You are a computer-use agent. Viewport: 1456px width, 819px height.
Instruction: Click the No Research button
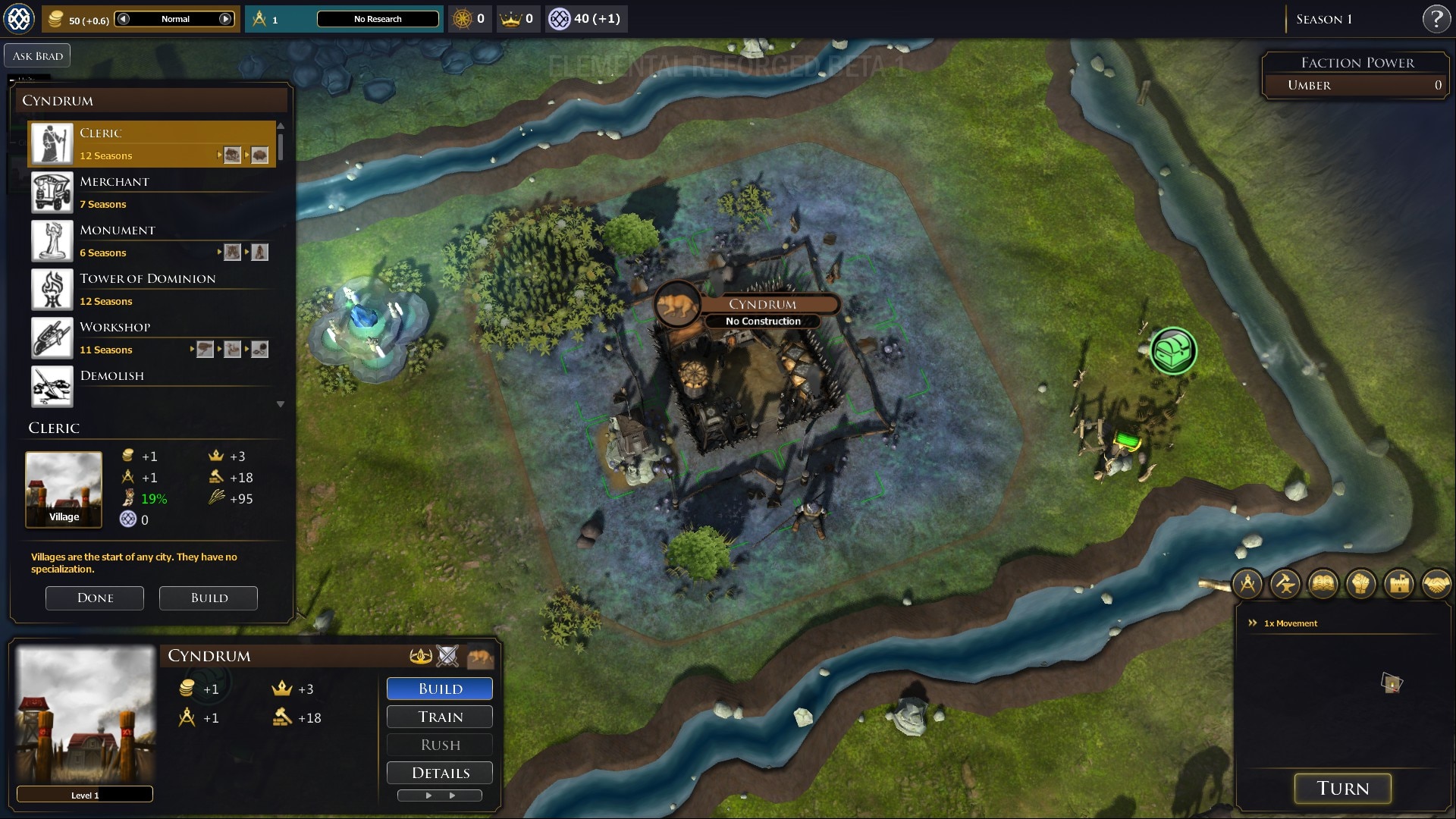pyautogui.click(x=378, y=19)
